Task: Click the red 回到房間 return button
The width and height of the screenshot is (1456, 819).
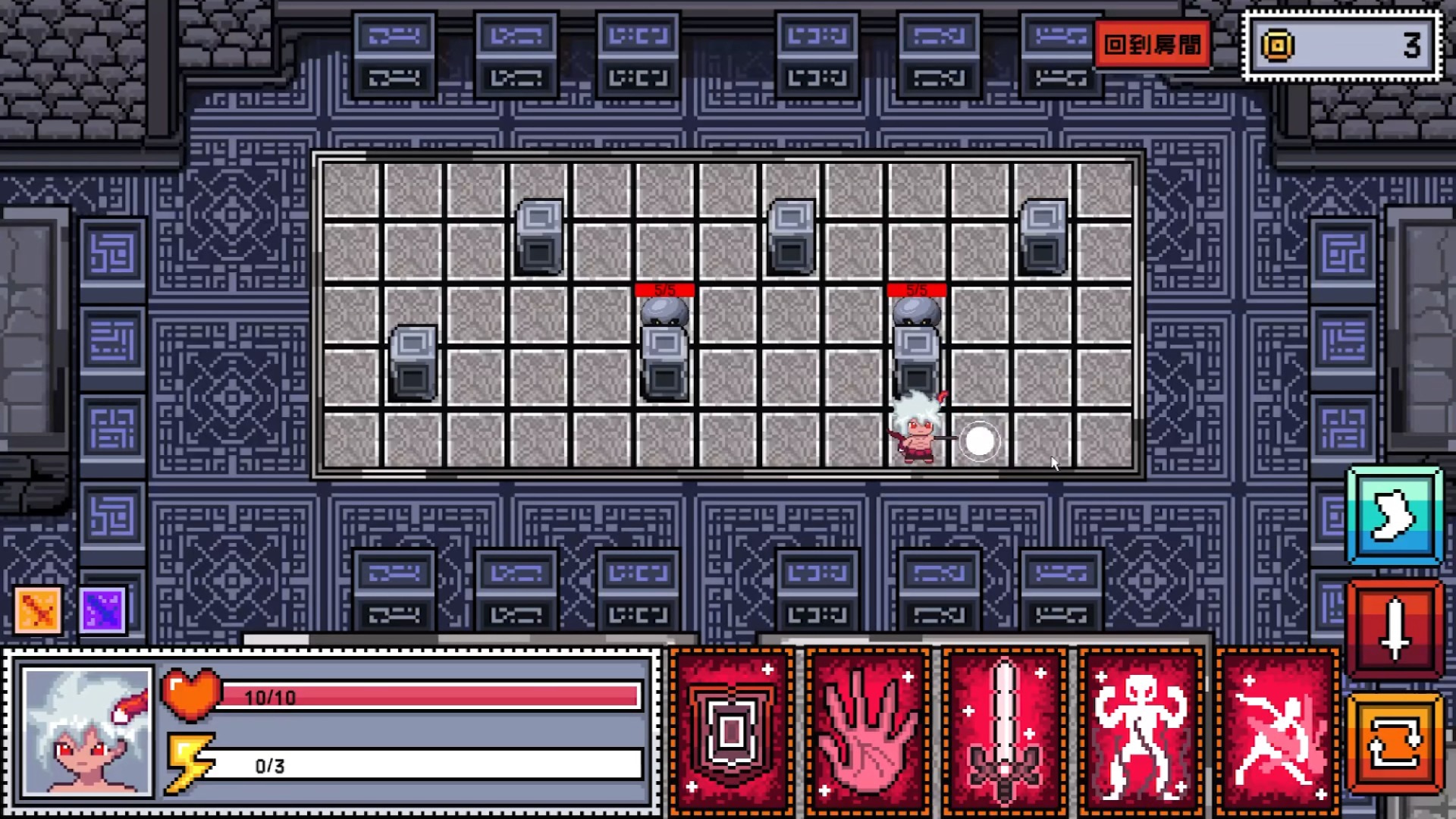Action: [1152, 45]
